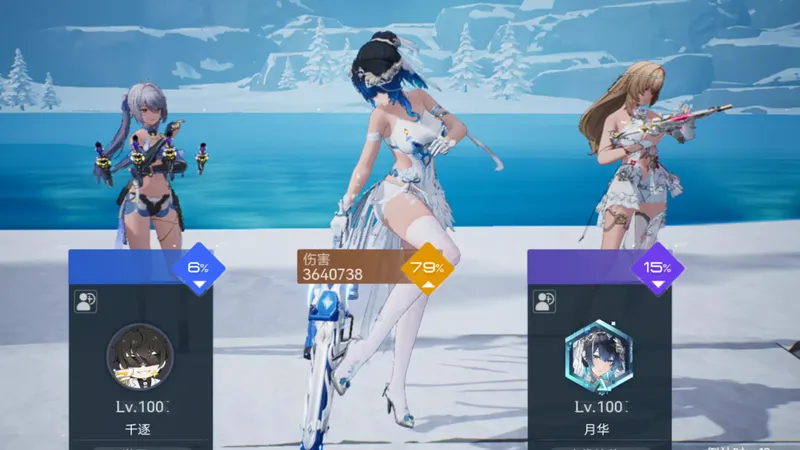Open 千逐's round avatar portrait
Viewport: 800px width, 450px height.
click(x=140, y=357)
